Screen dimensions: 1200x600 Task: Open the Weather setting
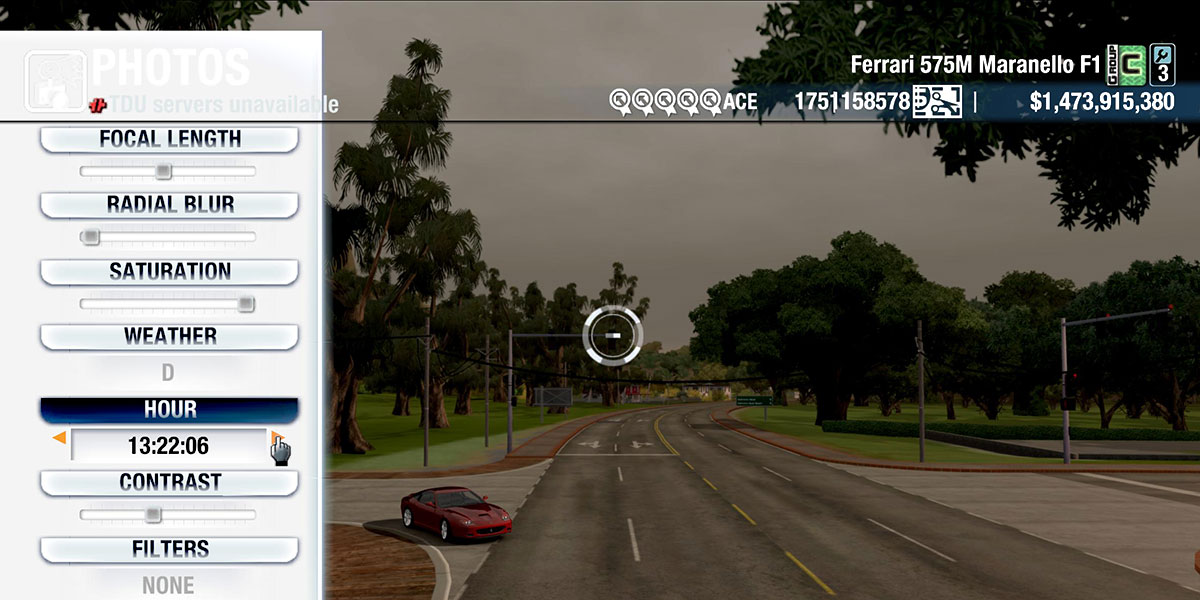(x=169, y=337)
